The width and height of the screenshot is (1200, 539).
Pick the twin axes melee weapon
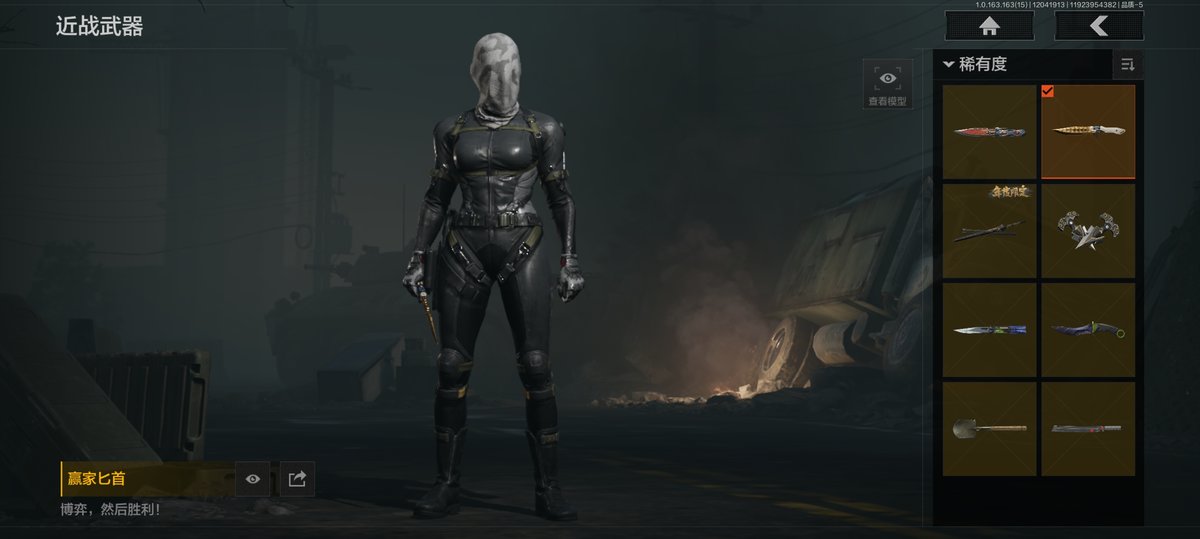1088,231
